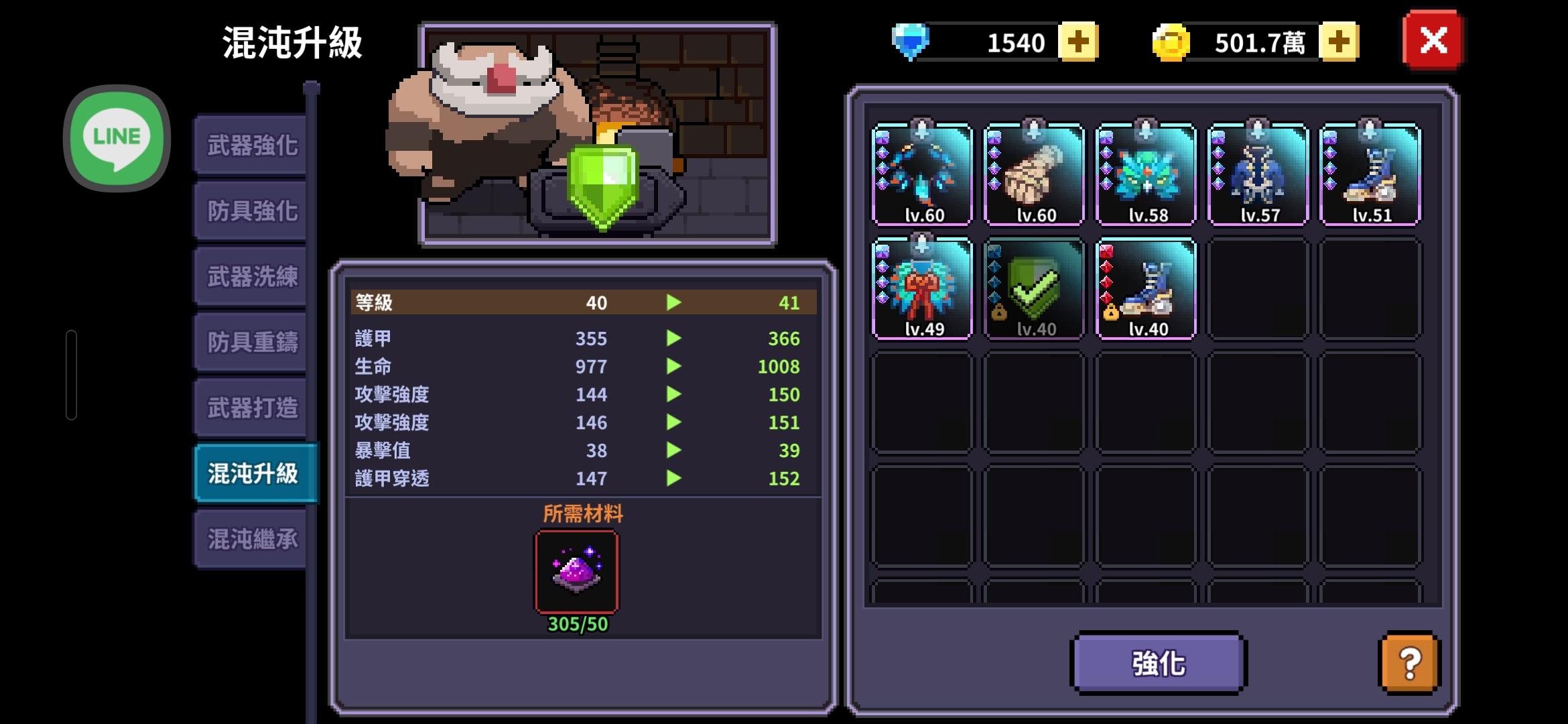
Task: Select the lv.51 blue boots icon
Action: 1369,174
